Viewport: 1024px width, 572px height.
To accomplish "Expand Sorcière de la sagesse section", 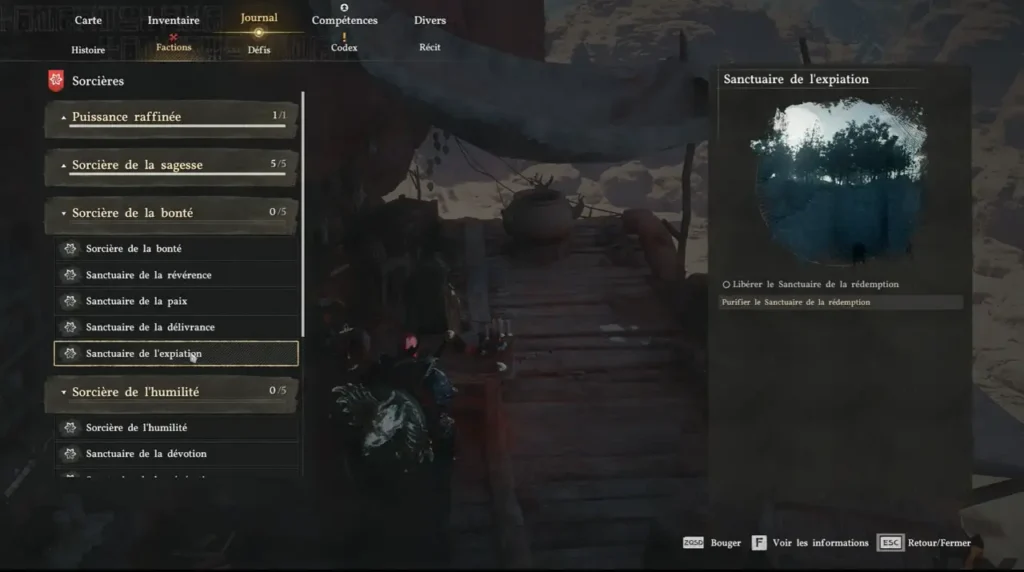I will click(x=171, y=165).
